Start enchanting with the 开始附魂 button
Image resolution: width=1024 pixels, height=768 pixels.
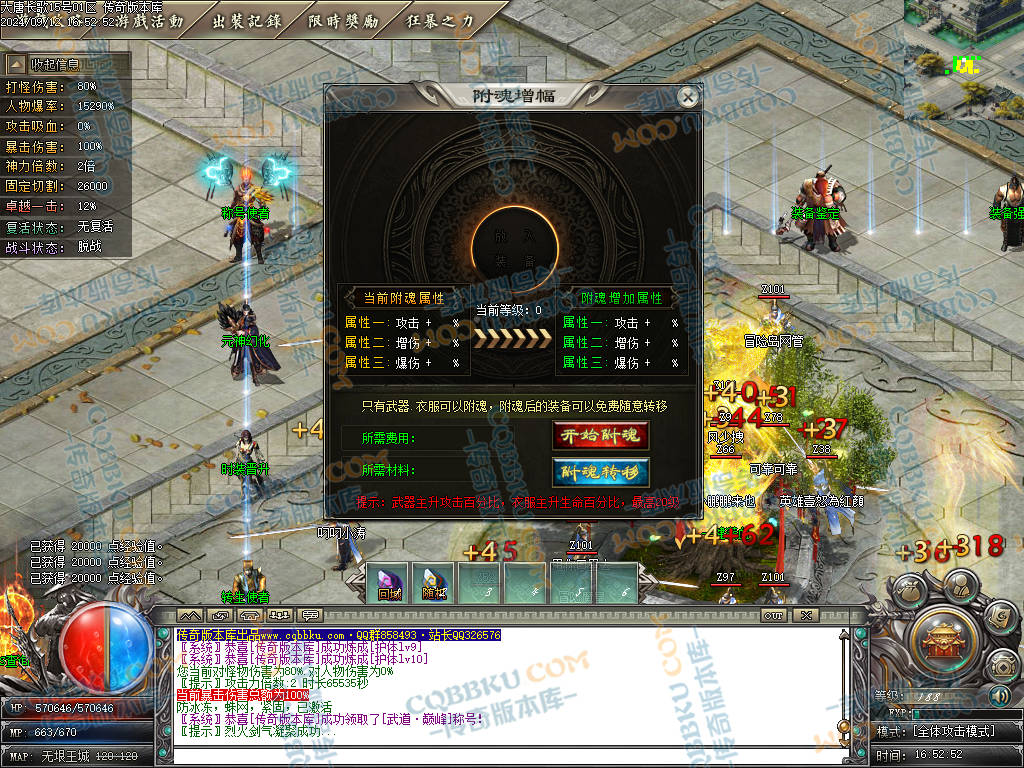(600, 436)
